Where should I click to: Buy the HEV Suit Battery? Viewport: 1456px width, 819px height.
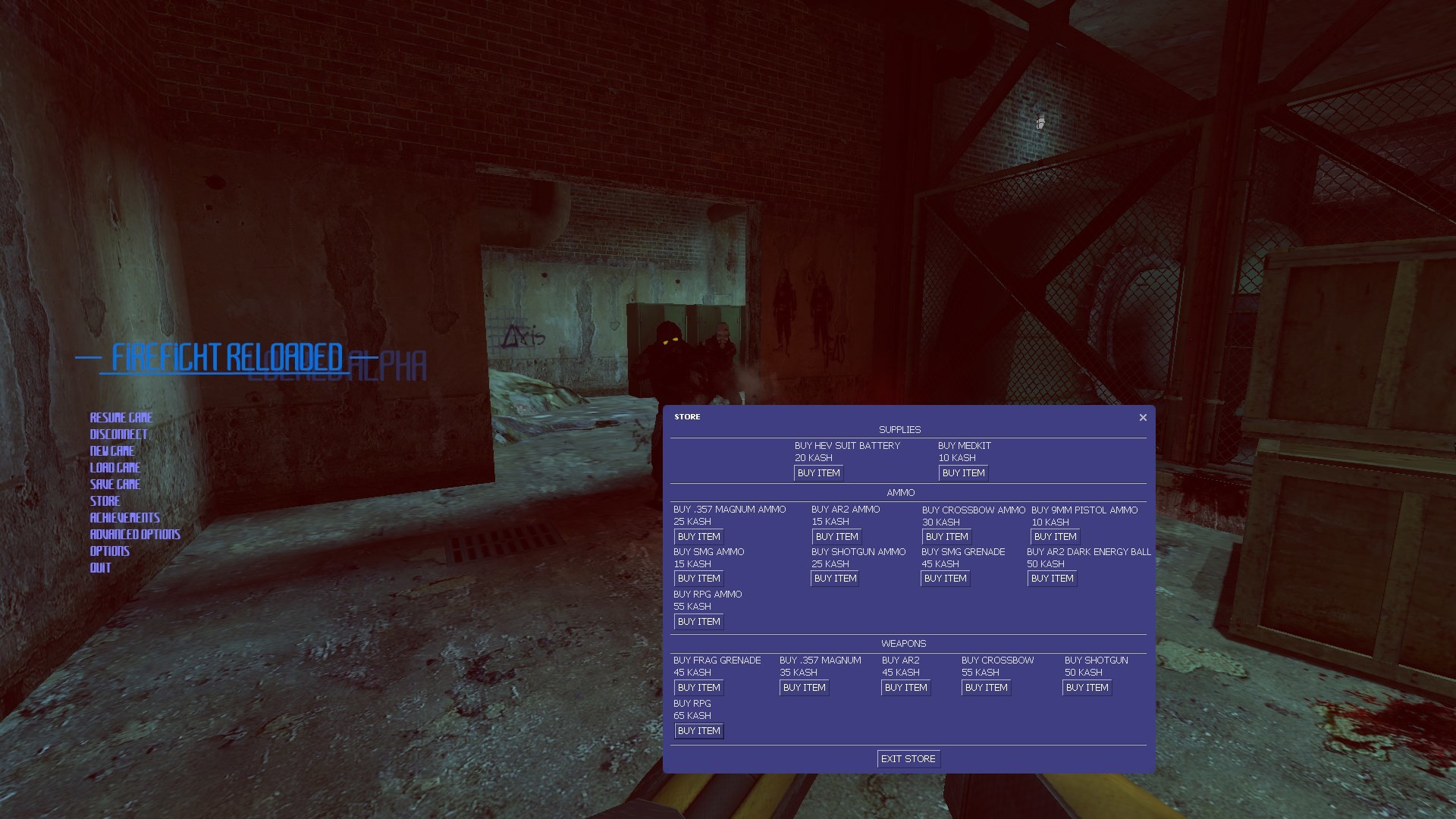[817, 472]
